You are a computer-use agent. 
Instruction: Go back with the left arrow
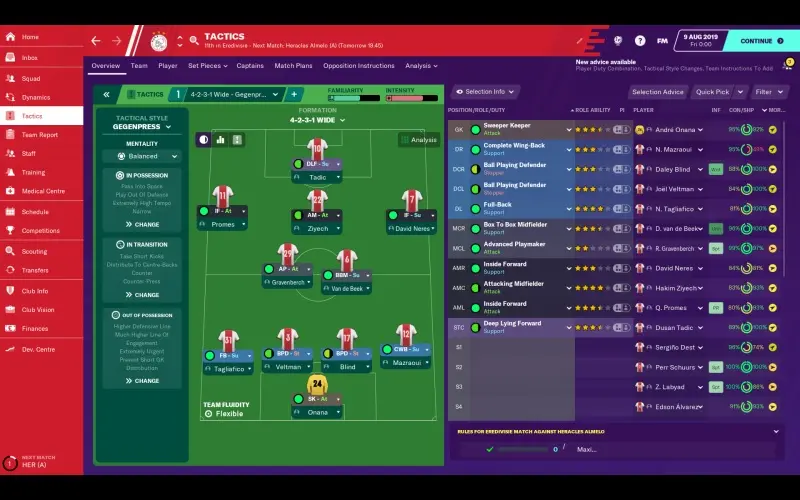click(x=96, y=41)
